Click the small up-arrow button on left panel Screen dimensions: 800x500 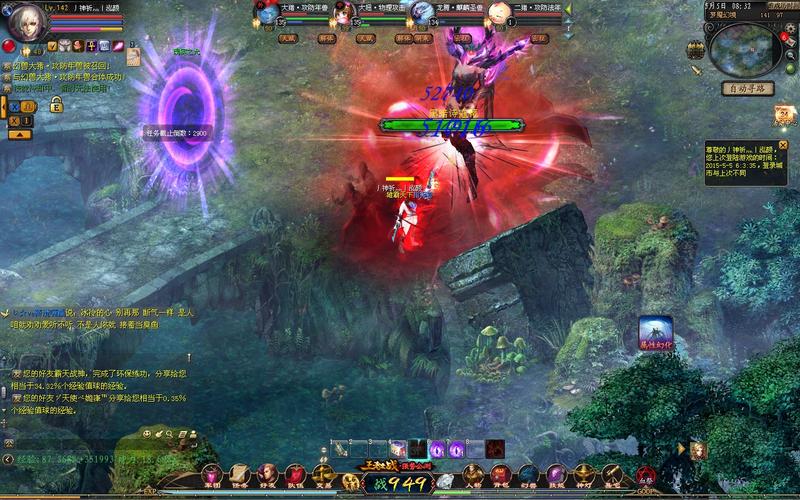(x=18, y=133)
